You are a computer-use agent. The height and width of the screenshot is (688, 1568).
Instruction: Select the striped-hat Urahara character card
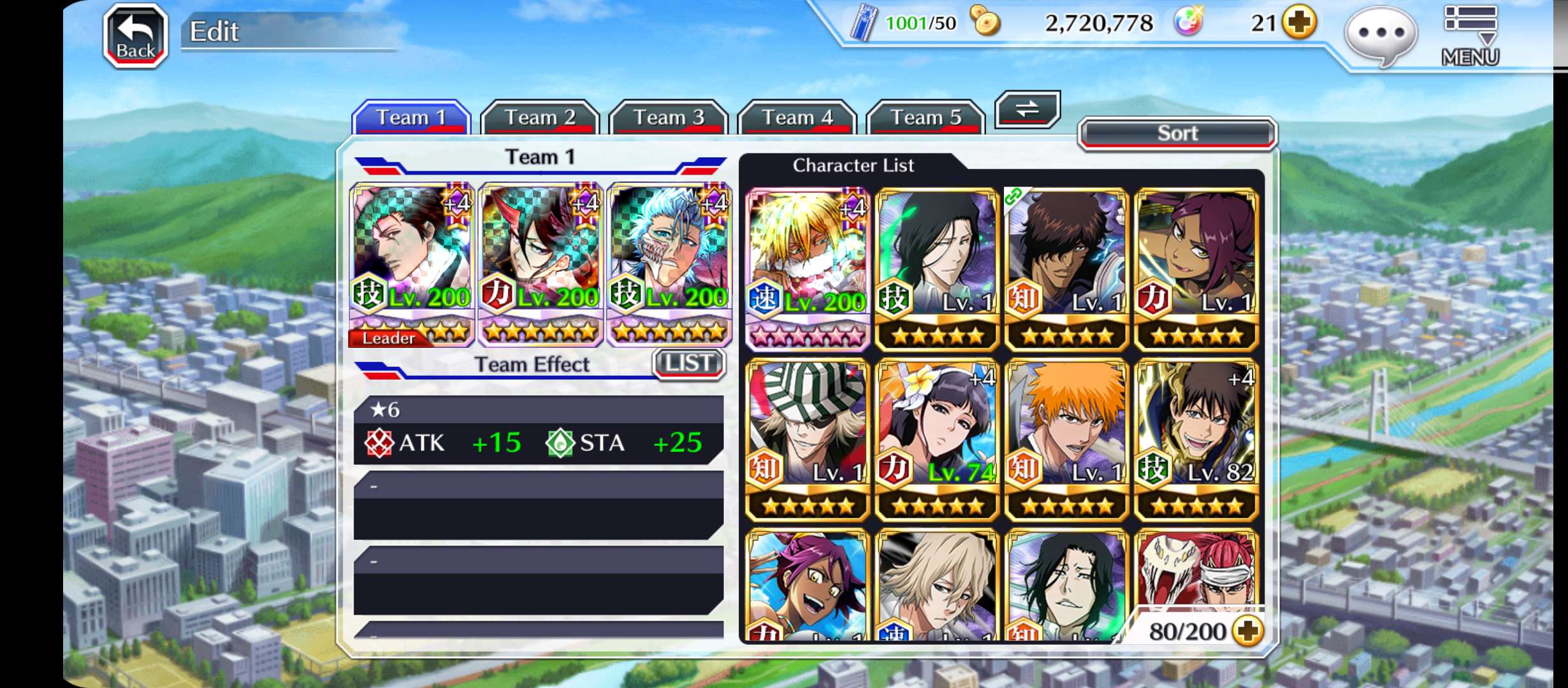(808, 439)
